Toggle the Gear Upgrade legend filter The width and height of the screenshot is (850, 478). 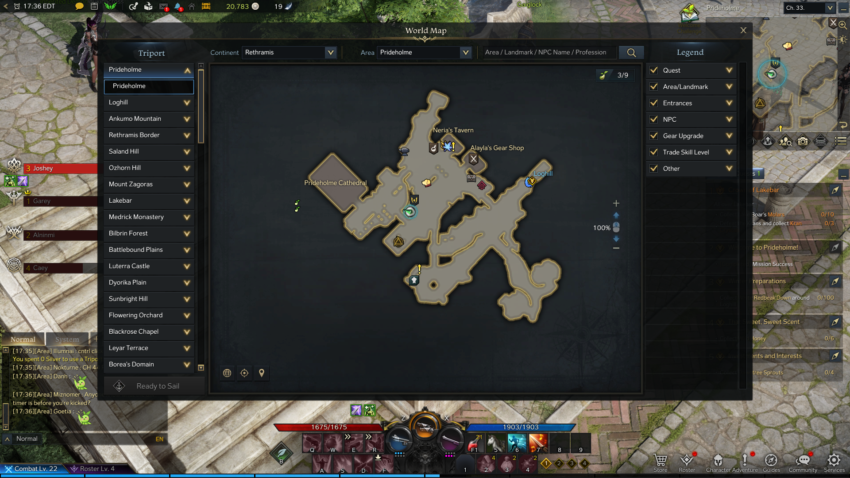[654, 136]
